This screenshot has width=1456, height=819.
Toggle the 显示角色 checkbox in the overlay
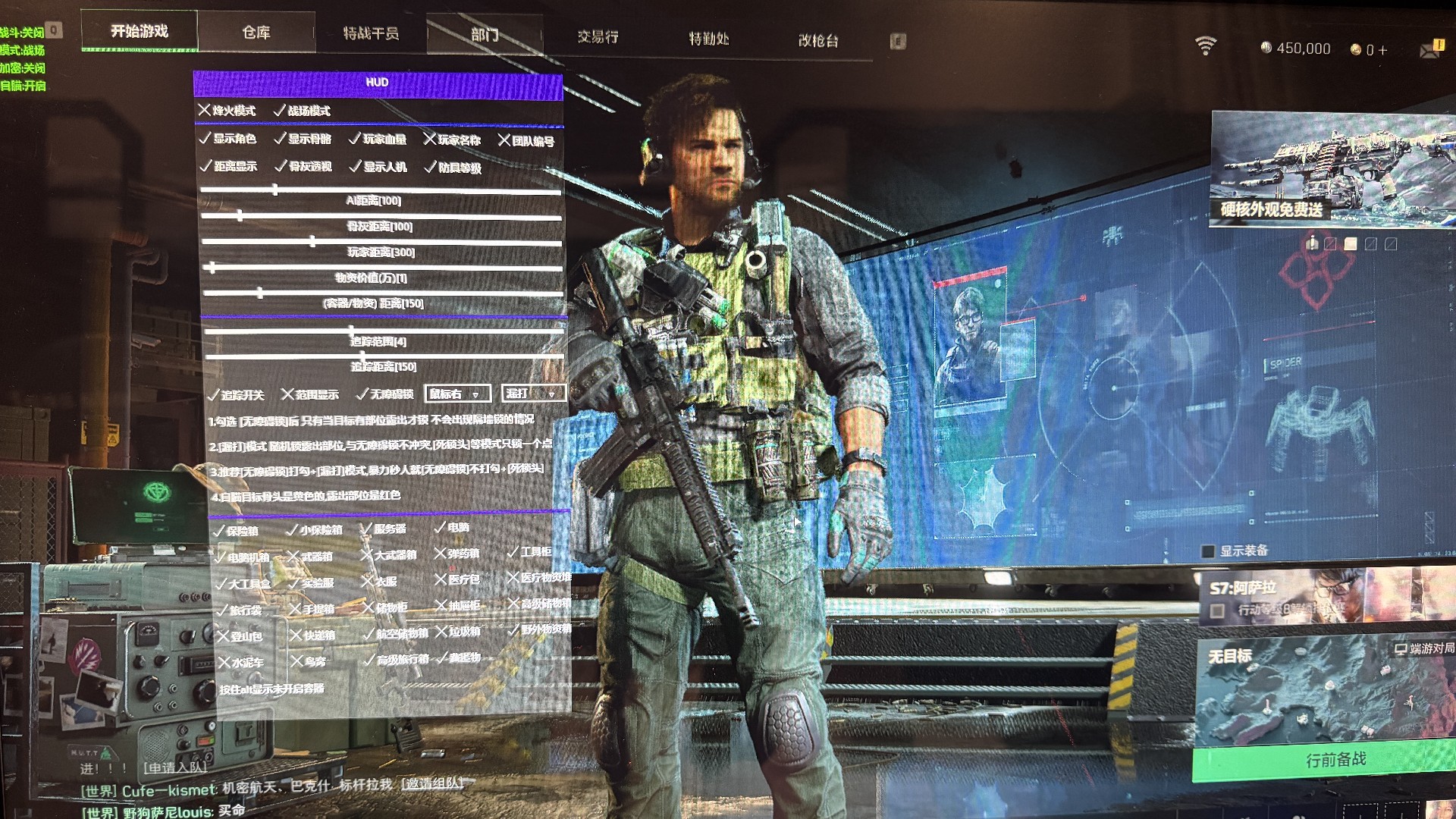206,139
